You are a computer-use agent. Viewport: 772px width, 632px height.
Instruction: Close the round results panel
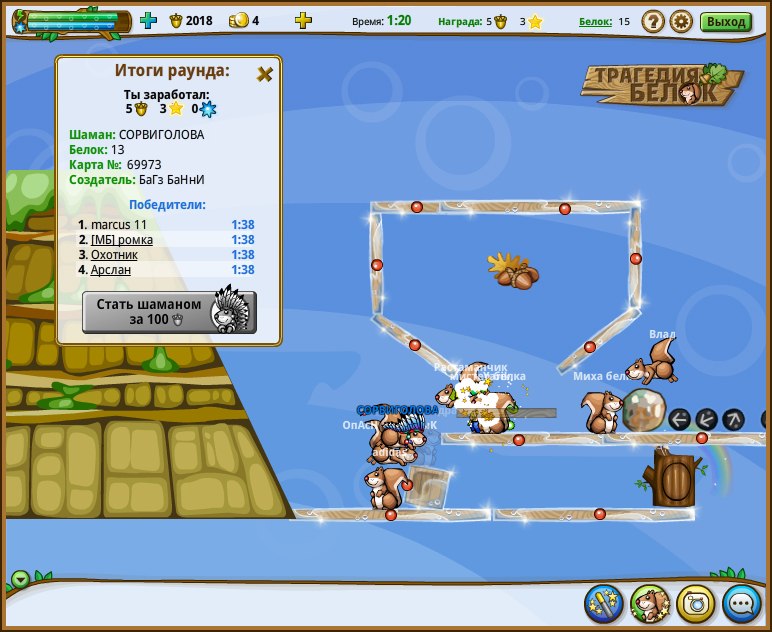pos(265,74)
